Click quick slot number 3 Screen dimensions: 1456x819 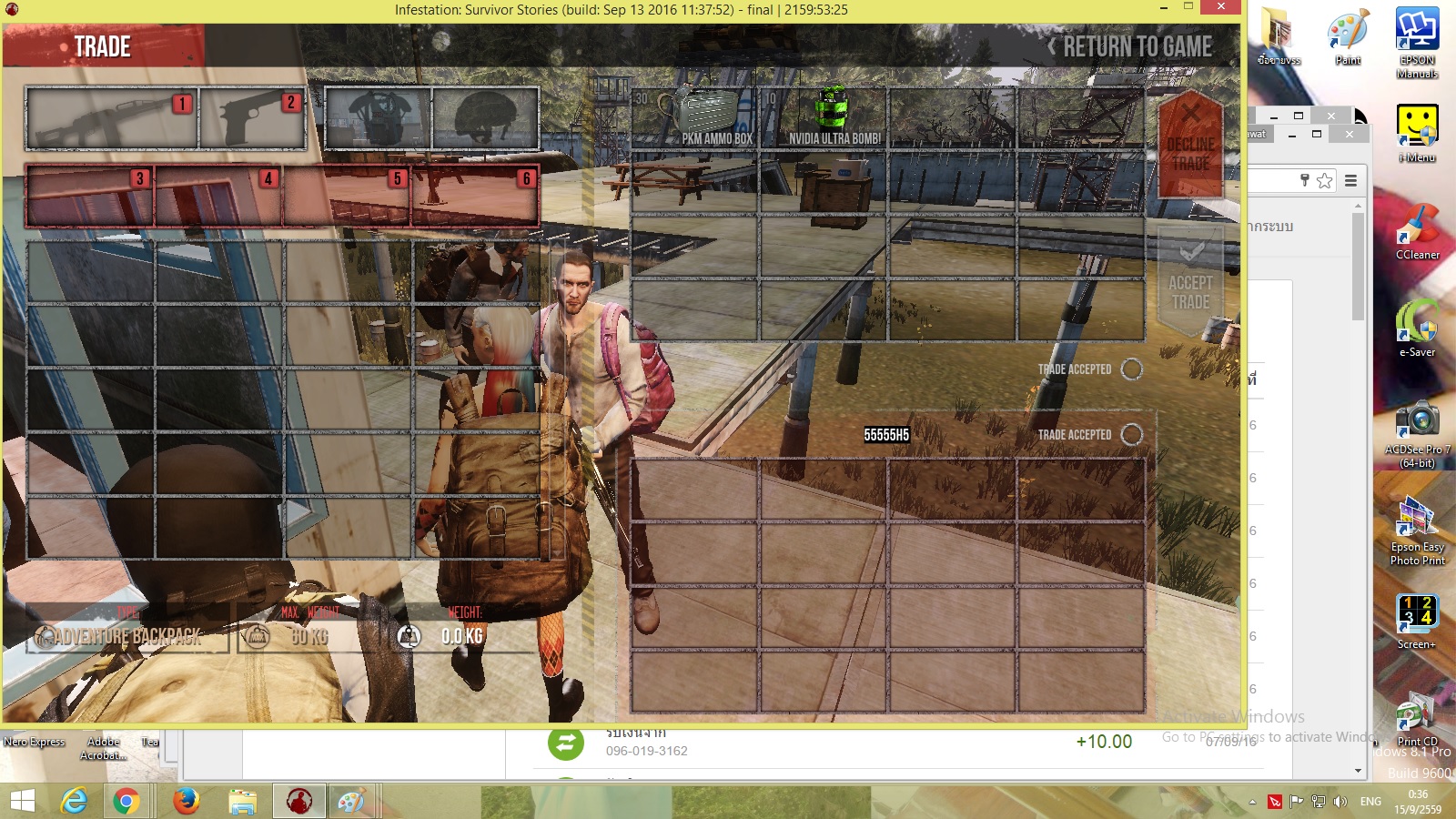pos(90,196)
